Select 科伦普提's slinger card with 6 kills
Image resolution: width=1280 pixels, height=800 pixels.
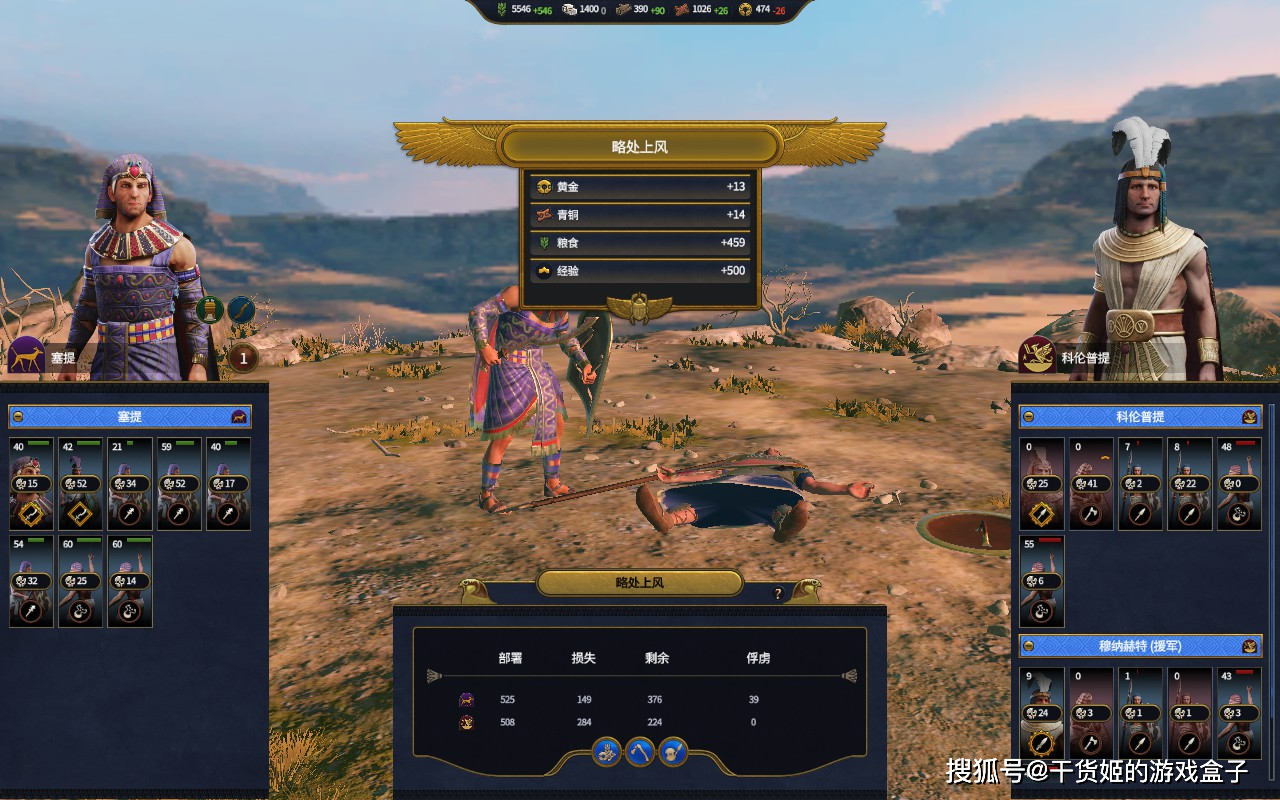point(1042,581)
